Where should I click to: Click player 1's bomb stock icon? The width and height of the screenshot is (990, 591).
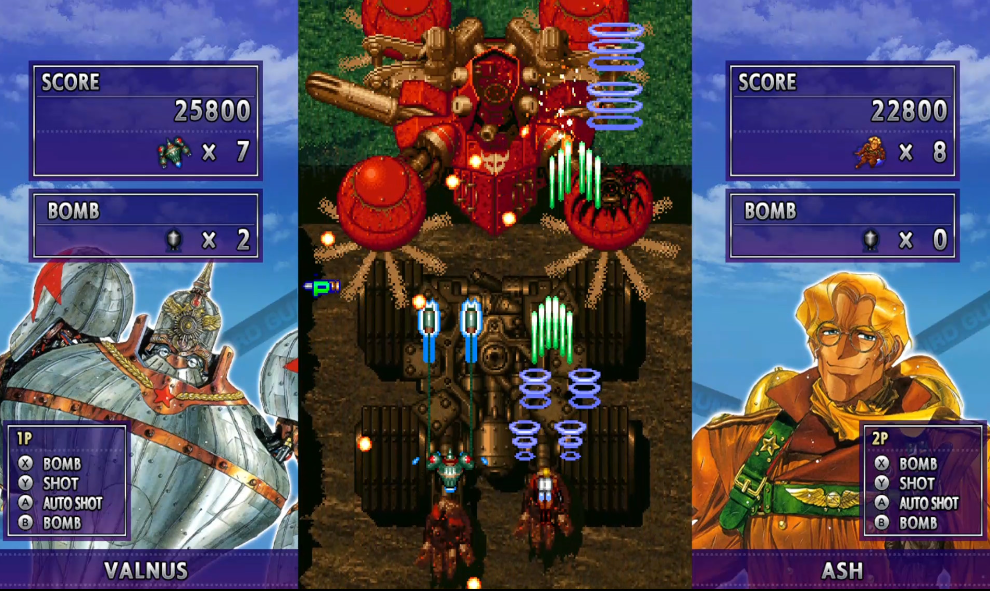pyautogui.click(x=174, y=240)
